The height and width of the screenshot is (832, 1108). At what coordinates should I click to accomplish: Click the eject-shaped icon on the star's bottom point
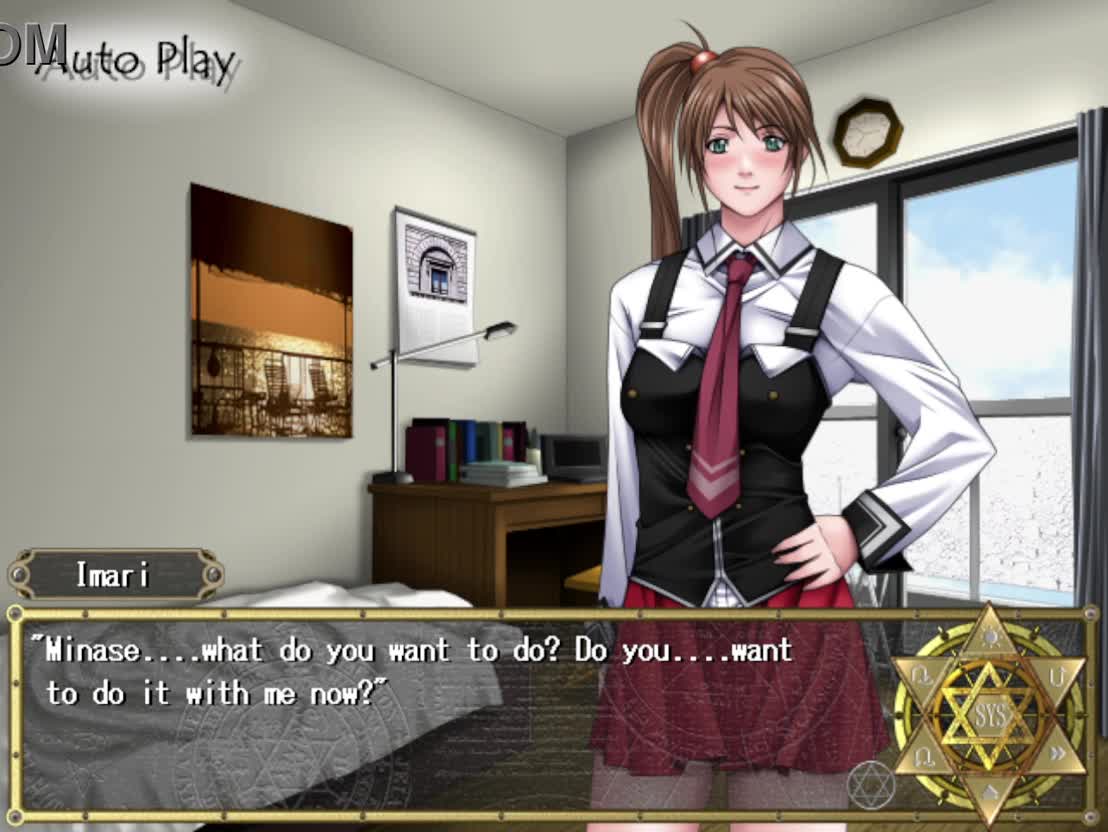[x=989, y=792]
